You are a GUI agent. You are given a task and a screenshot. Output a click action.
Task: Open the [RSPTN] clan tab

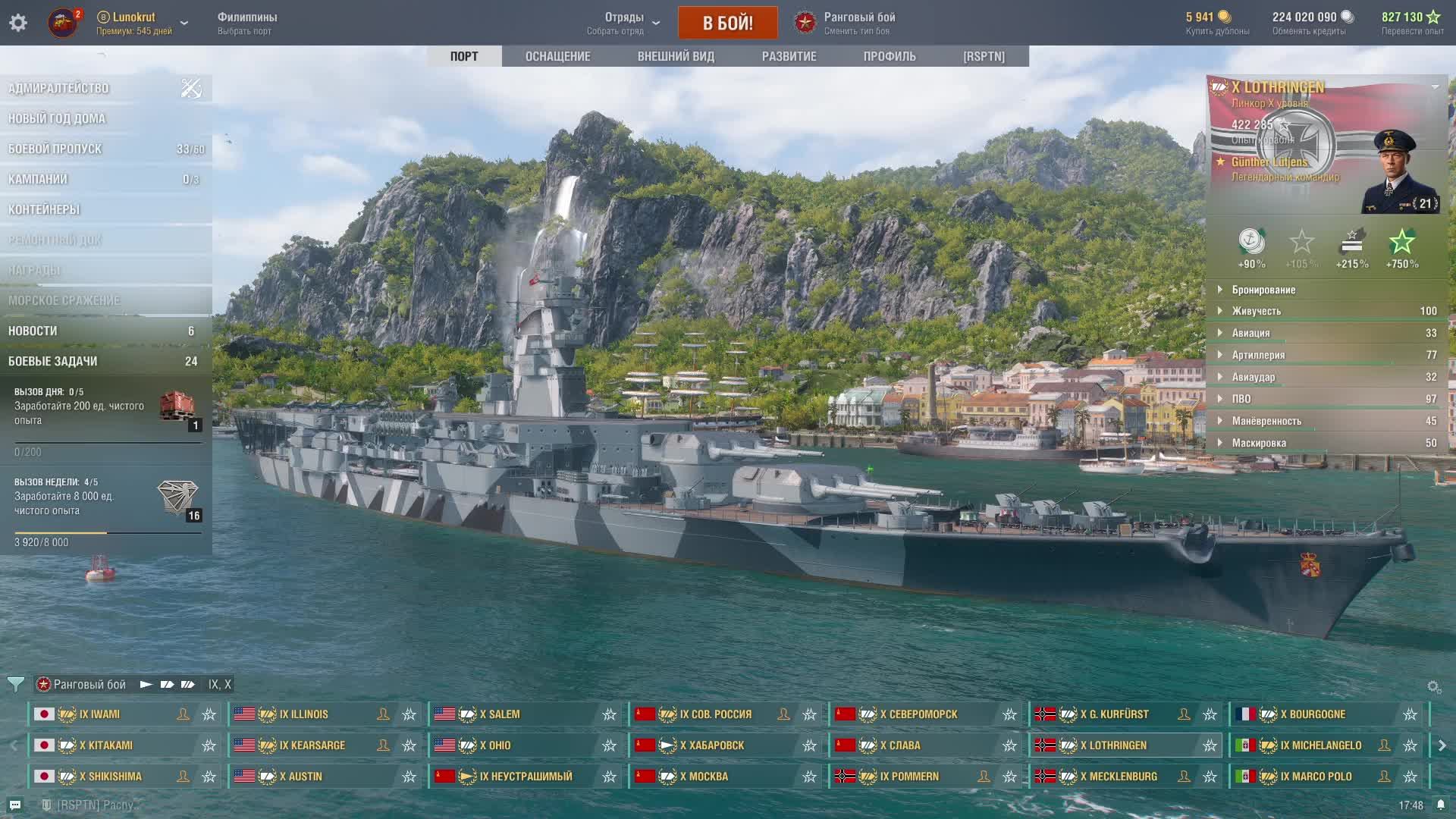(984, 56)
